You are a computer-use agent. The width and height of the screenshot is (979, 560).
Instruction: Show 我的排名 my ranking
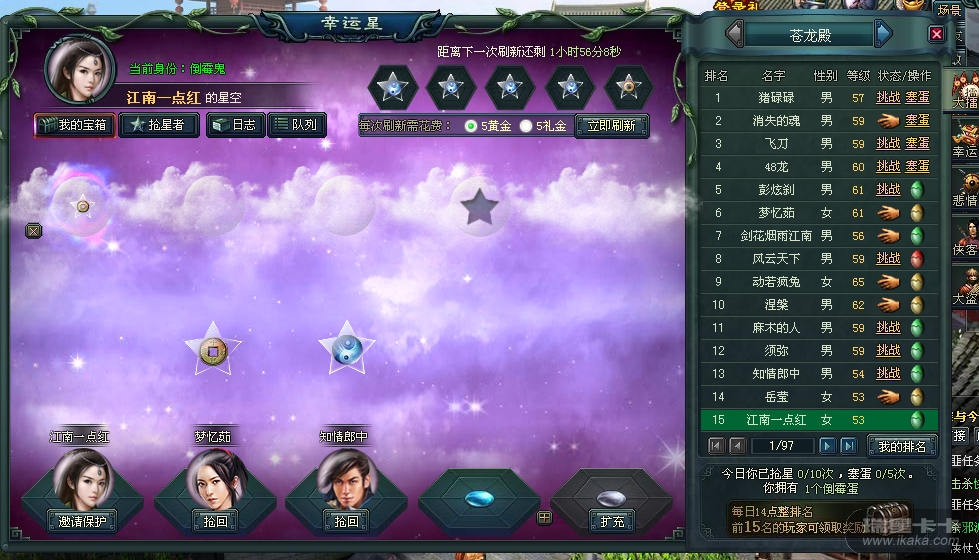click(901, 446)
